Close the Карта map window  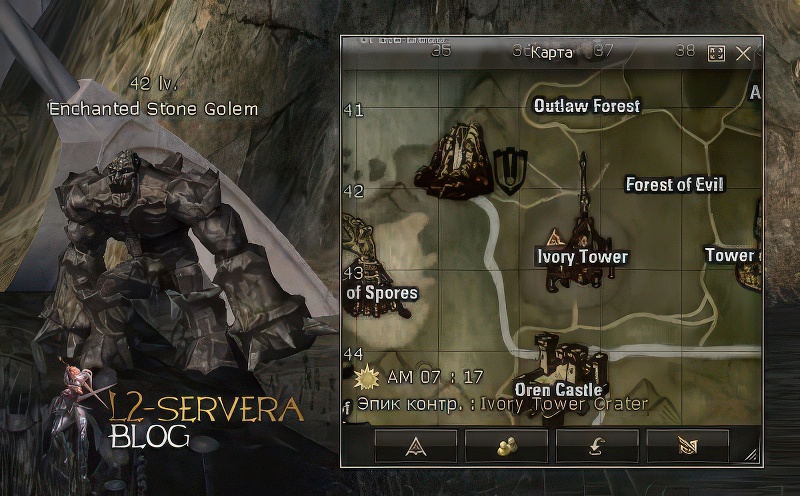tap(743, 54)
